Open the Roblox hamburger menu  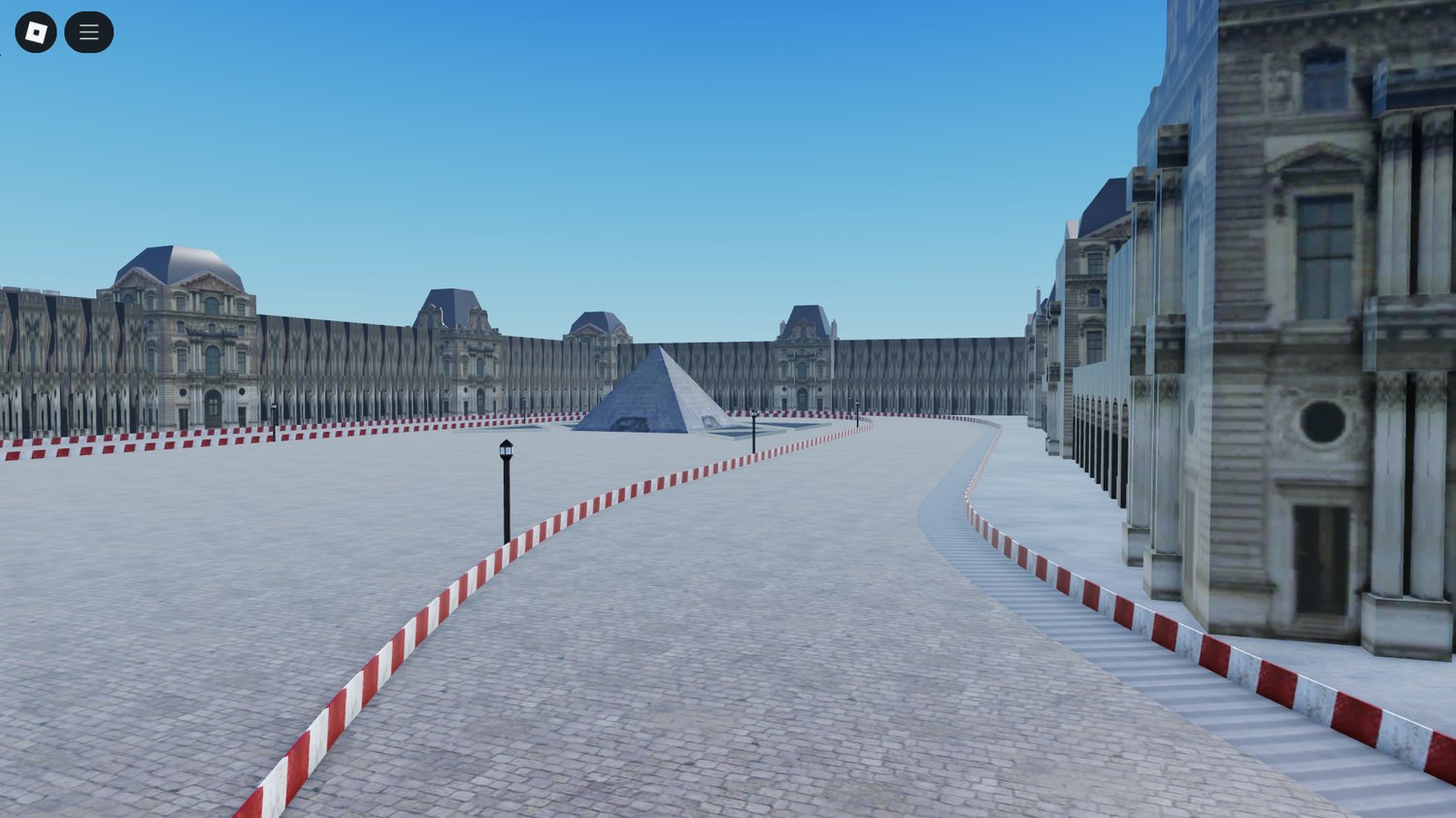pyautogui.click(x=88, y=31)
